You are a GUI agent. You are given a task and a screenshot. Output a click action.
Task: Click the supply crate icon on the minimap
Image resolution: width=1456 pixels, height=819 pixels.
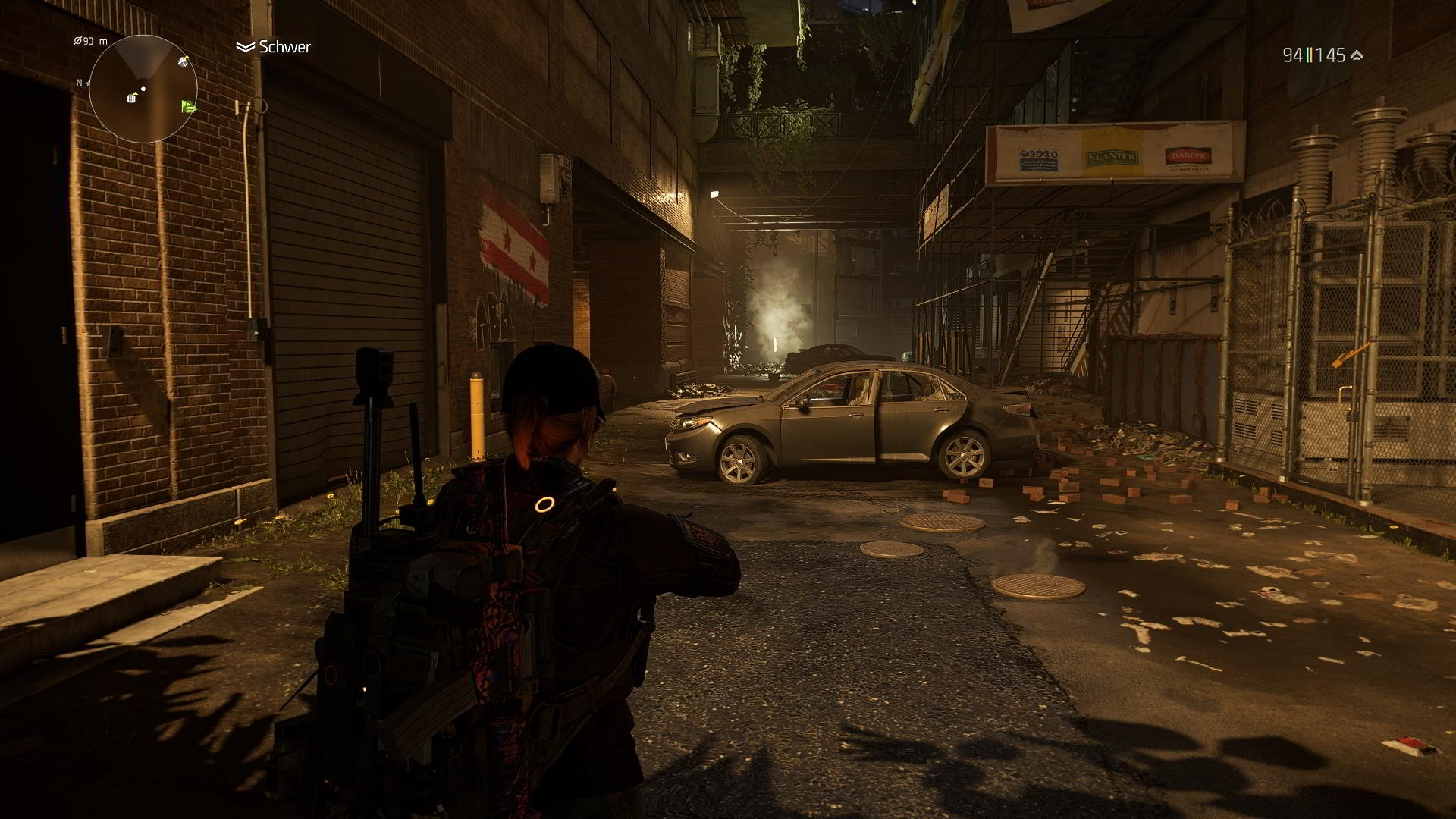coord(131,99)
